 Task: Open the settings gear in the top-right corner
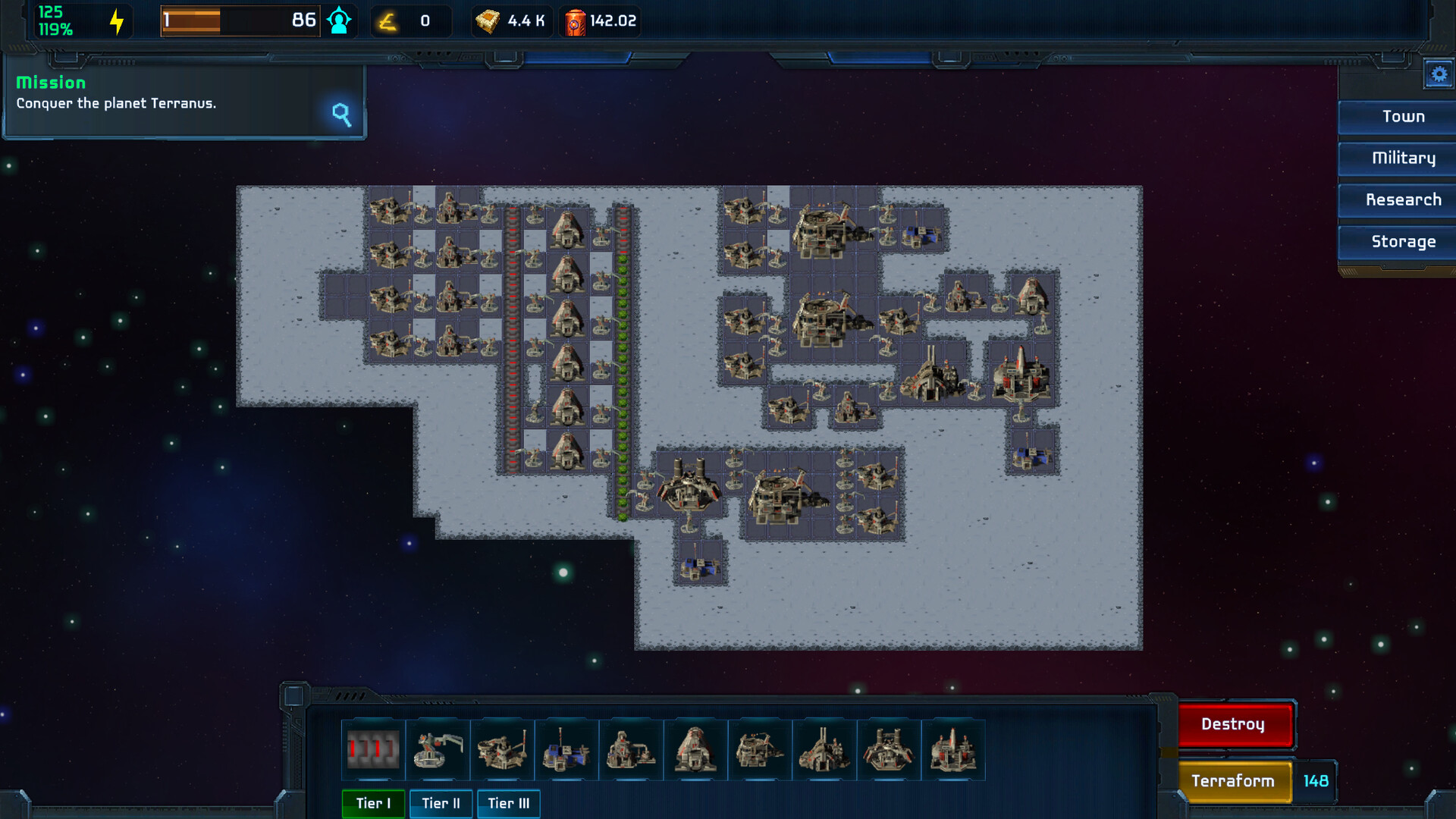[1439, 73]
